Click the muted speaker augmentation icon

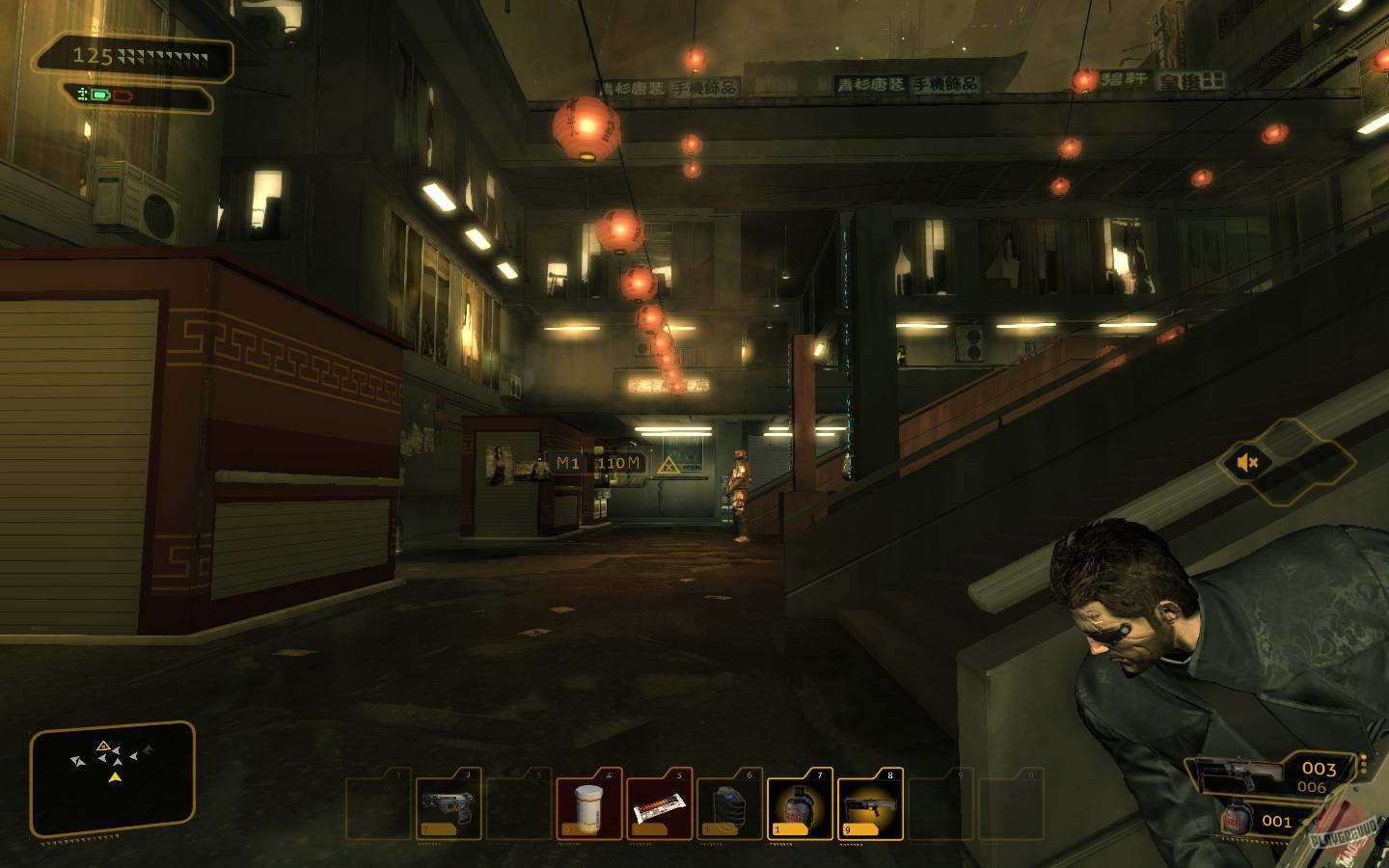click(x=1248, y=463)
